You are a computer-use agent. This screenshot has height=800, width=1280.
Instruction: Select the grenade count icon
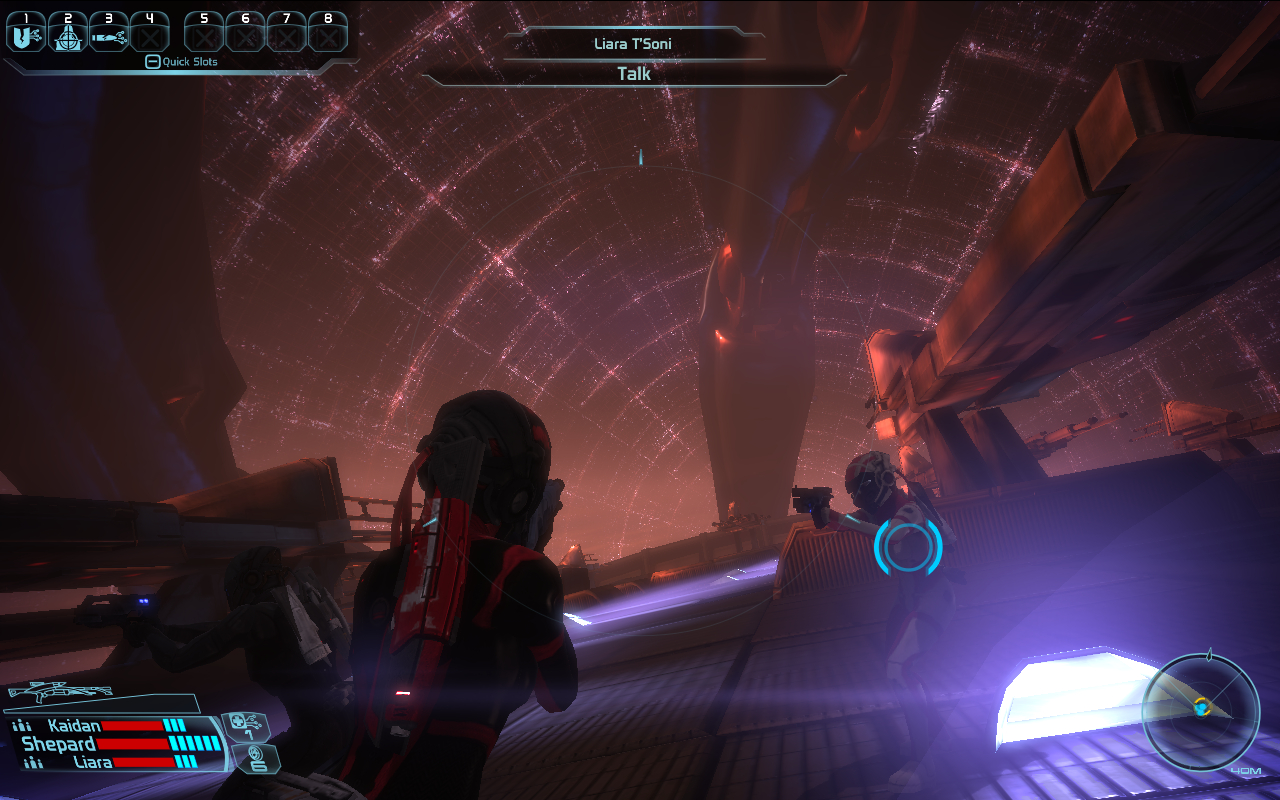[256, 757]
